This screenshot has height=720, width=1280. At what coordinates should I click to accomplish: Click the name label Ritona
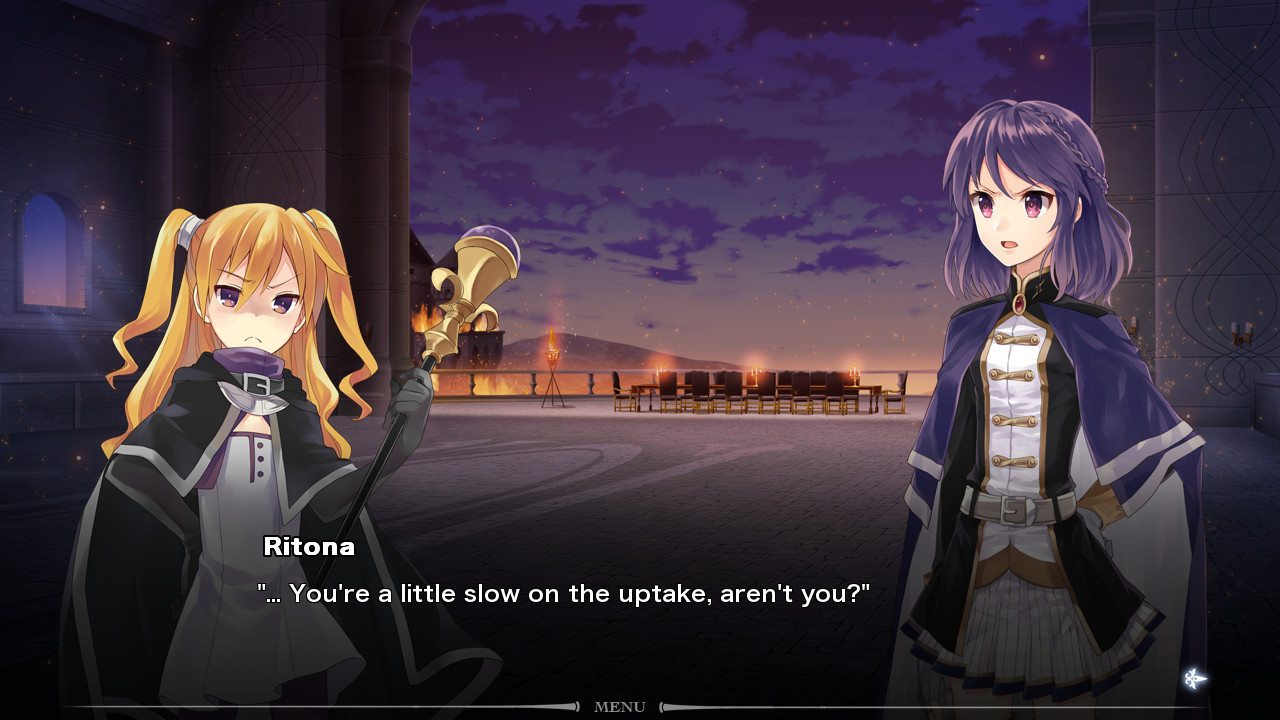pos(310,547)
